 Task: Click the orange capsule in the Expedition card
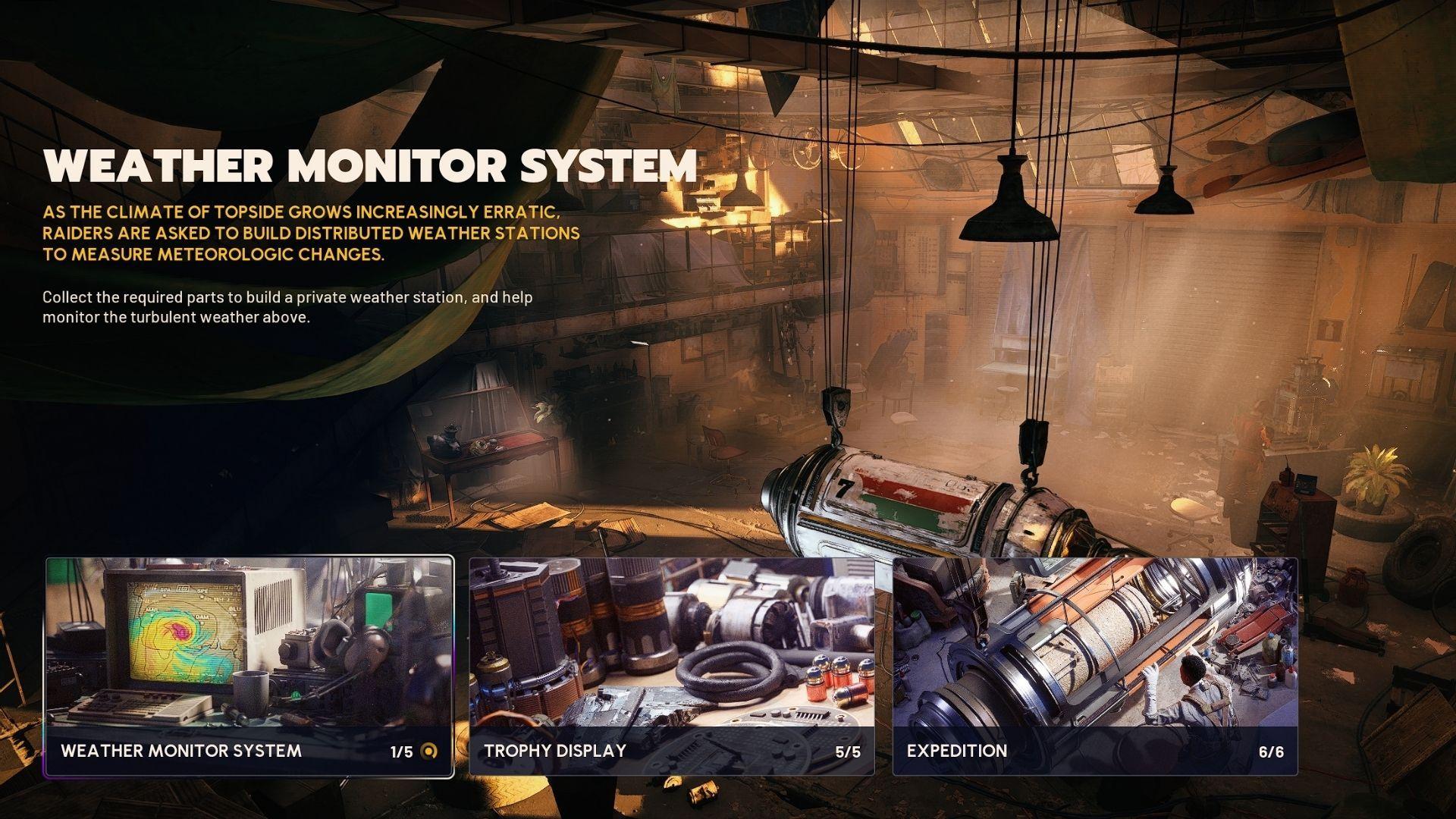(1092, 607)
